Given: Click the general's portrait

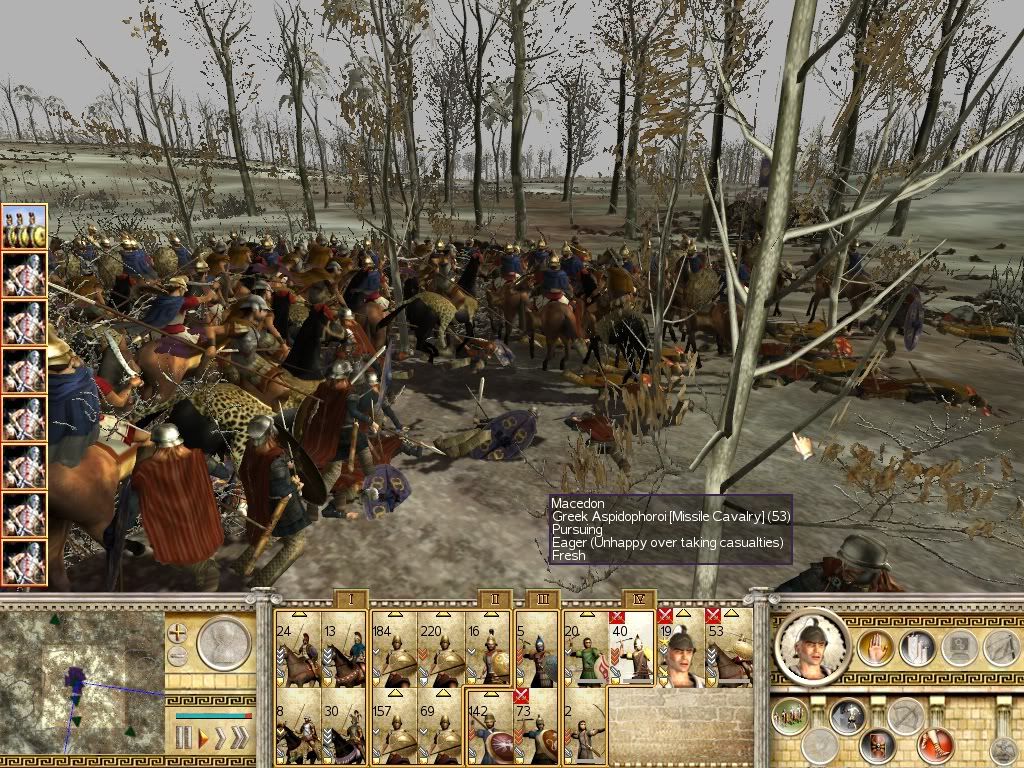Looking at the screenshot, I should 812,646.
